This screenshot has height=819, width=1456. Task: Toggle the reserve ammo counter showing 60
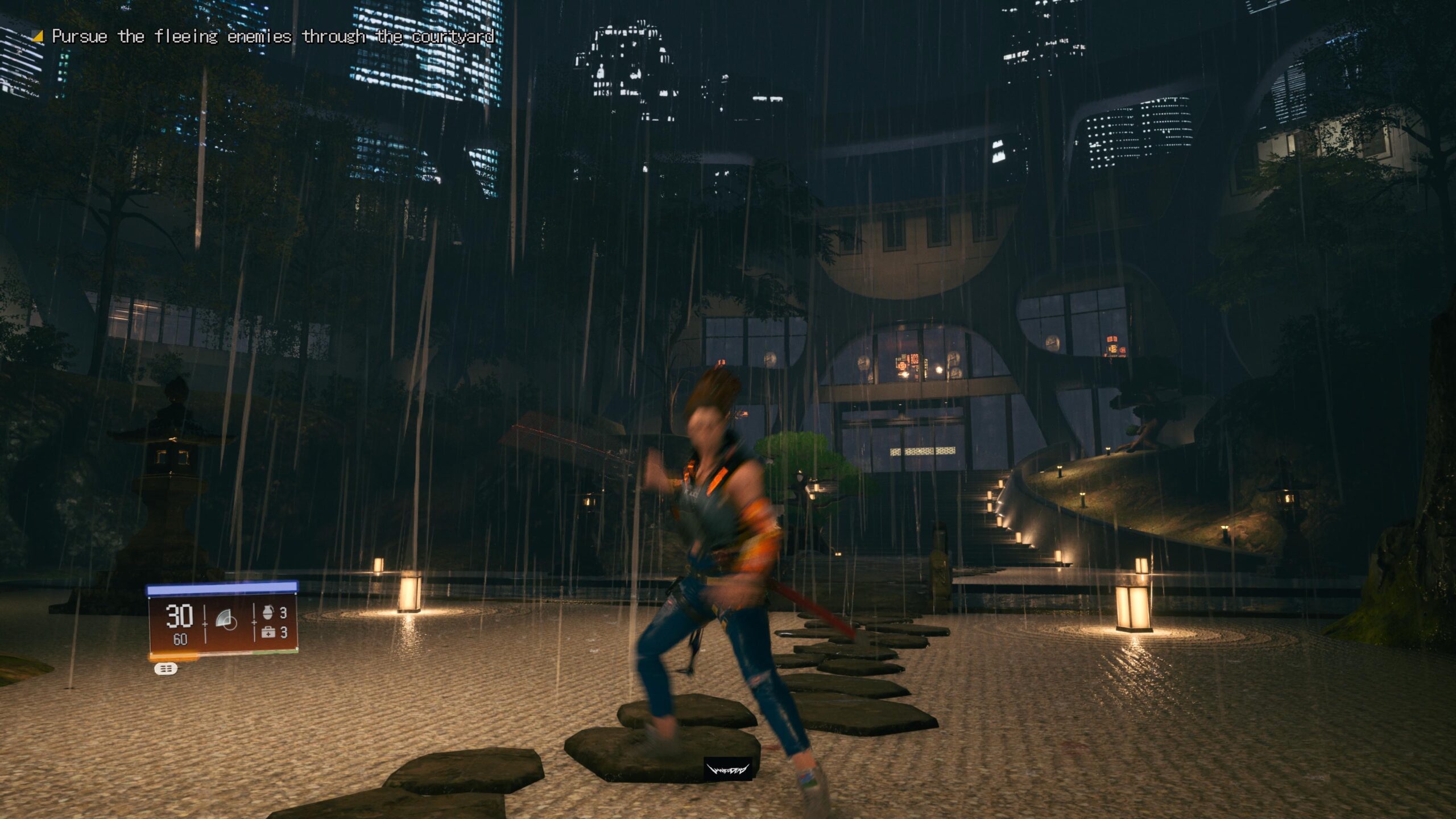click(180, 638)
